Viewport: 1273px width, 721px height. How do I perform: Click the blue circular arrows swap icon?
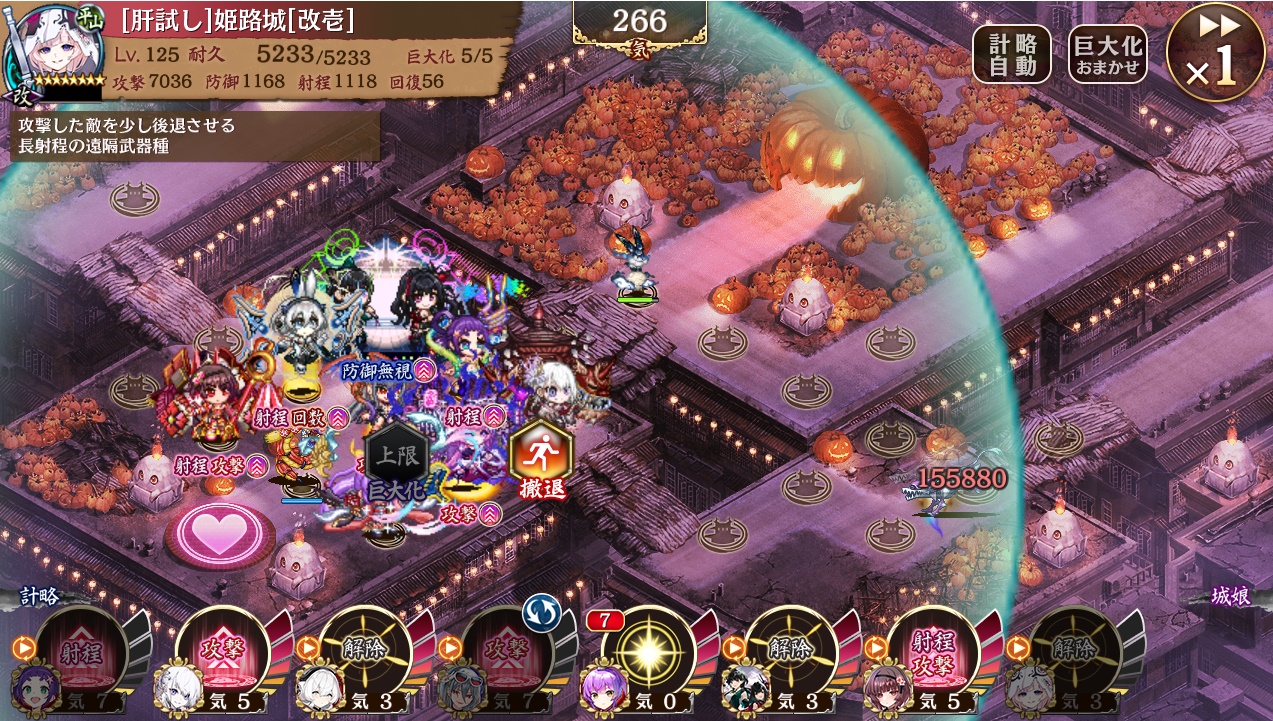540,611
